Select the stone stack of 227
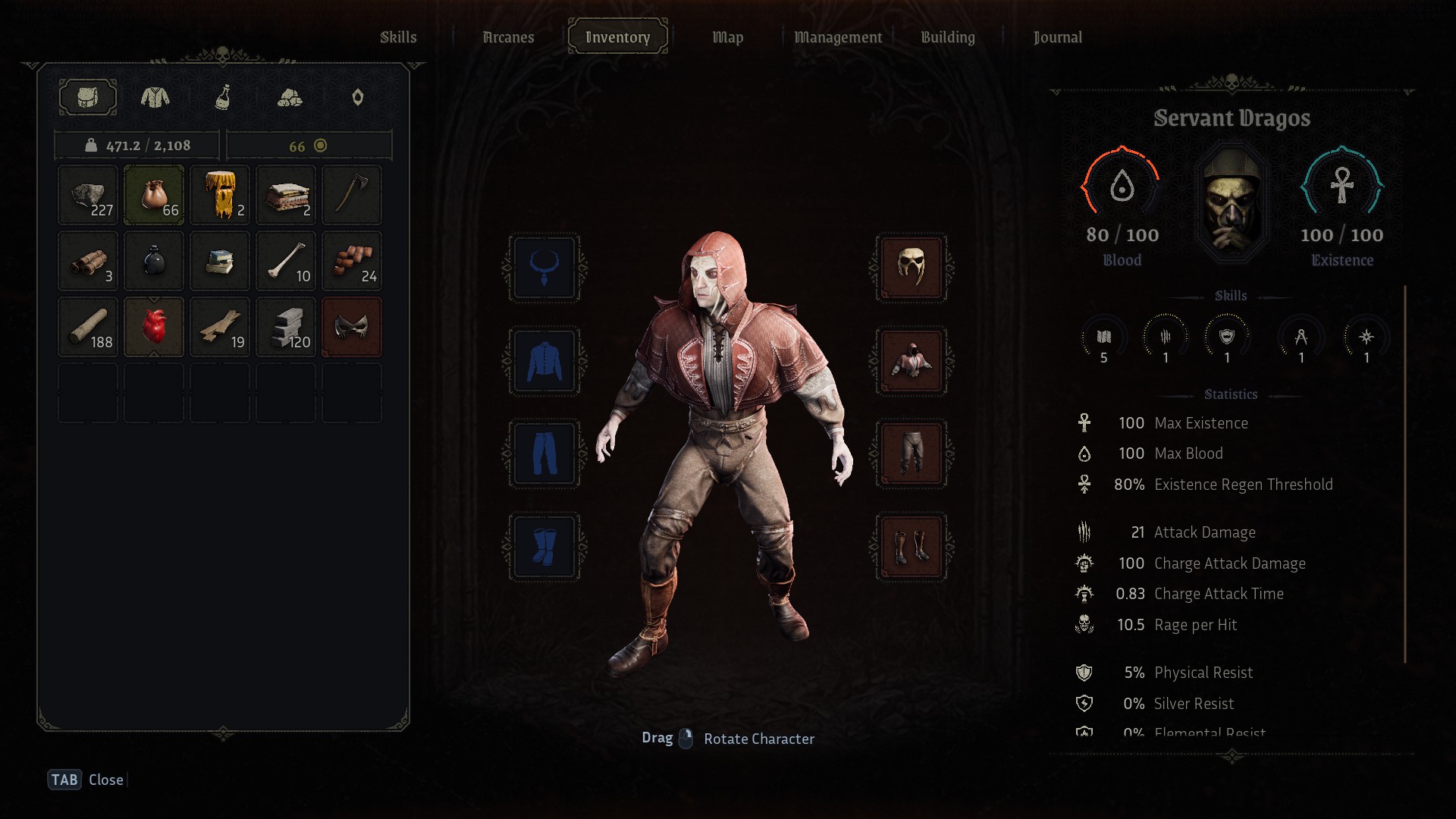Image resolution: width=1456 pixels, height=819 pixels. coord(88,196)
